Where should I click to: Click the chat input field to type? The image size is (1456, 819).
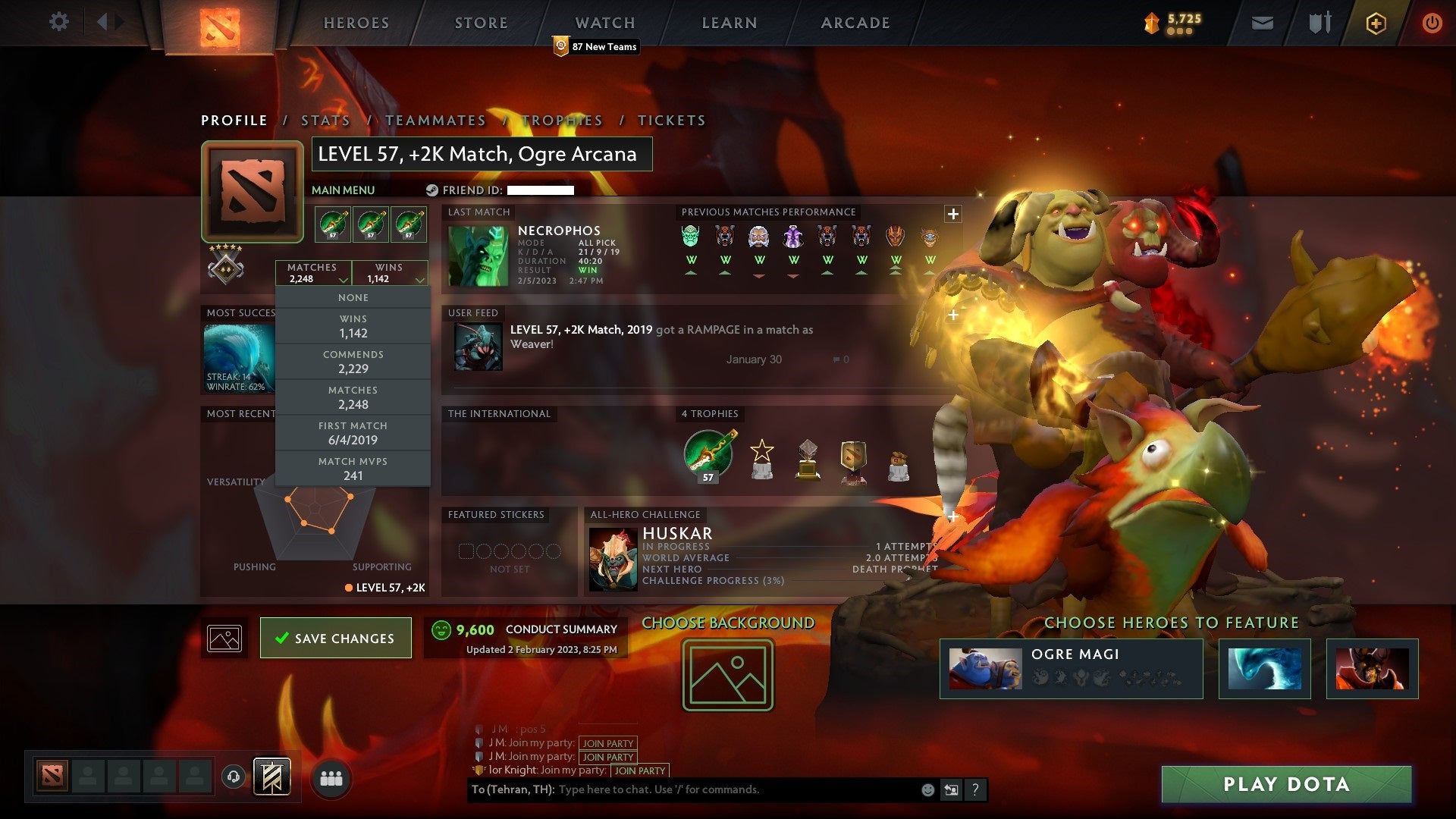pyautogui.click(x=682, y=789)
